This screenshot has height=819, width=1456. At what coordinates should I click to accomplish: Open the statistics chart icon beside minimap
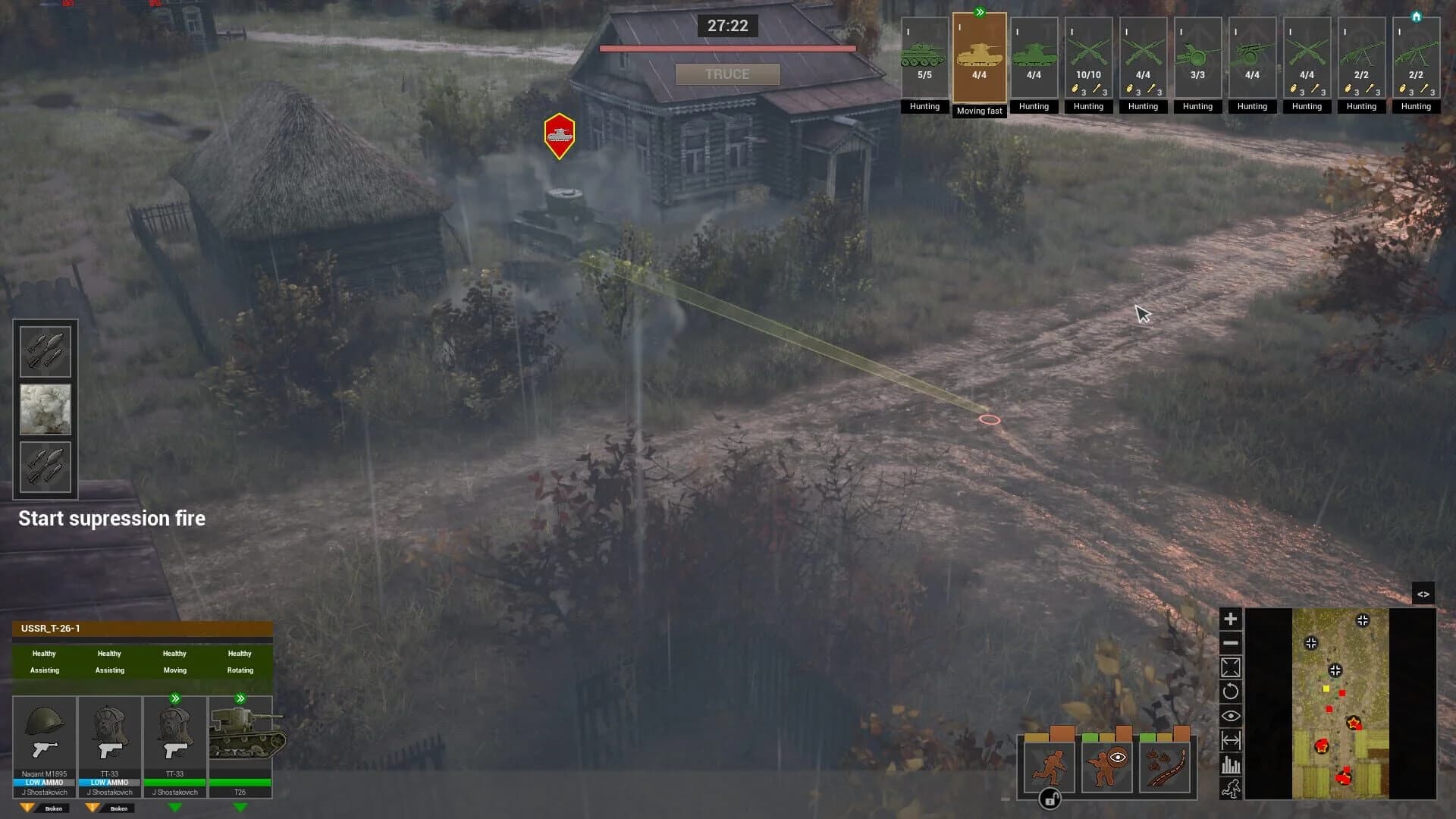(x=1231, y=764)
